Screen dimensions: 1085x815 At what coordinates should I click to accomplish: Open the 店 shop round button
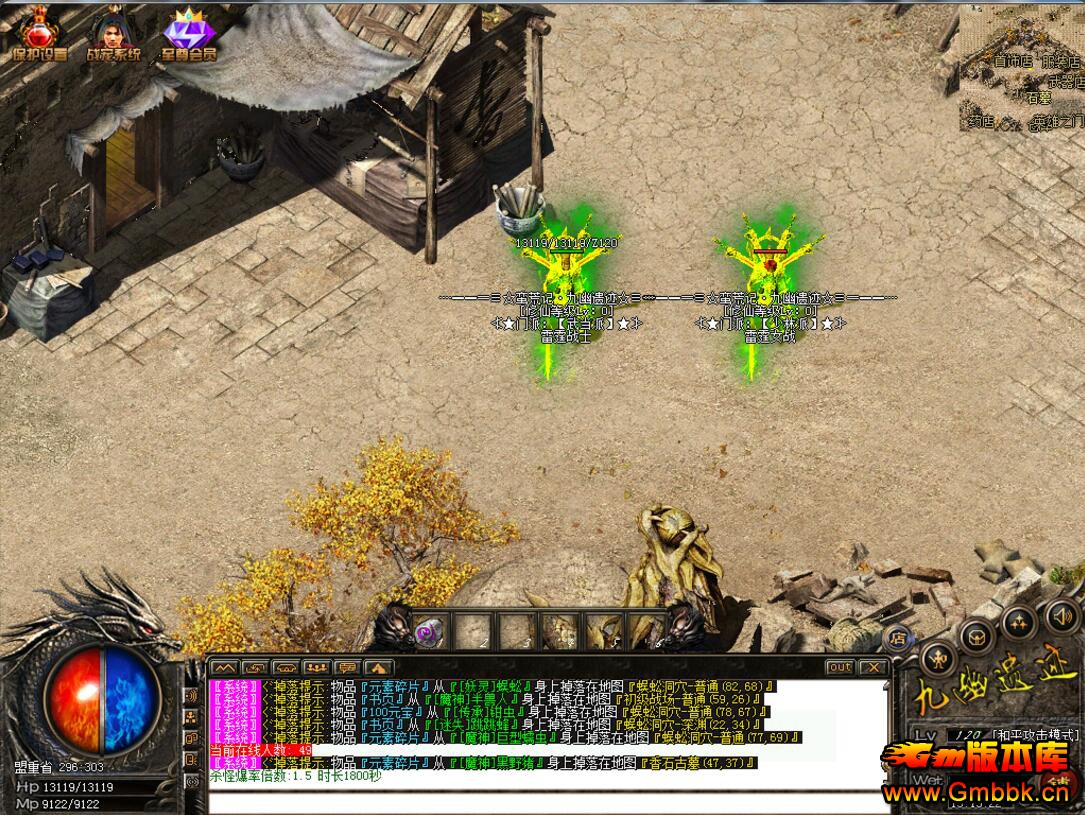[897, 636]
